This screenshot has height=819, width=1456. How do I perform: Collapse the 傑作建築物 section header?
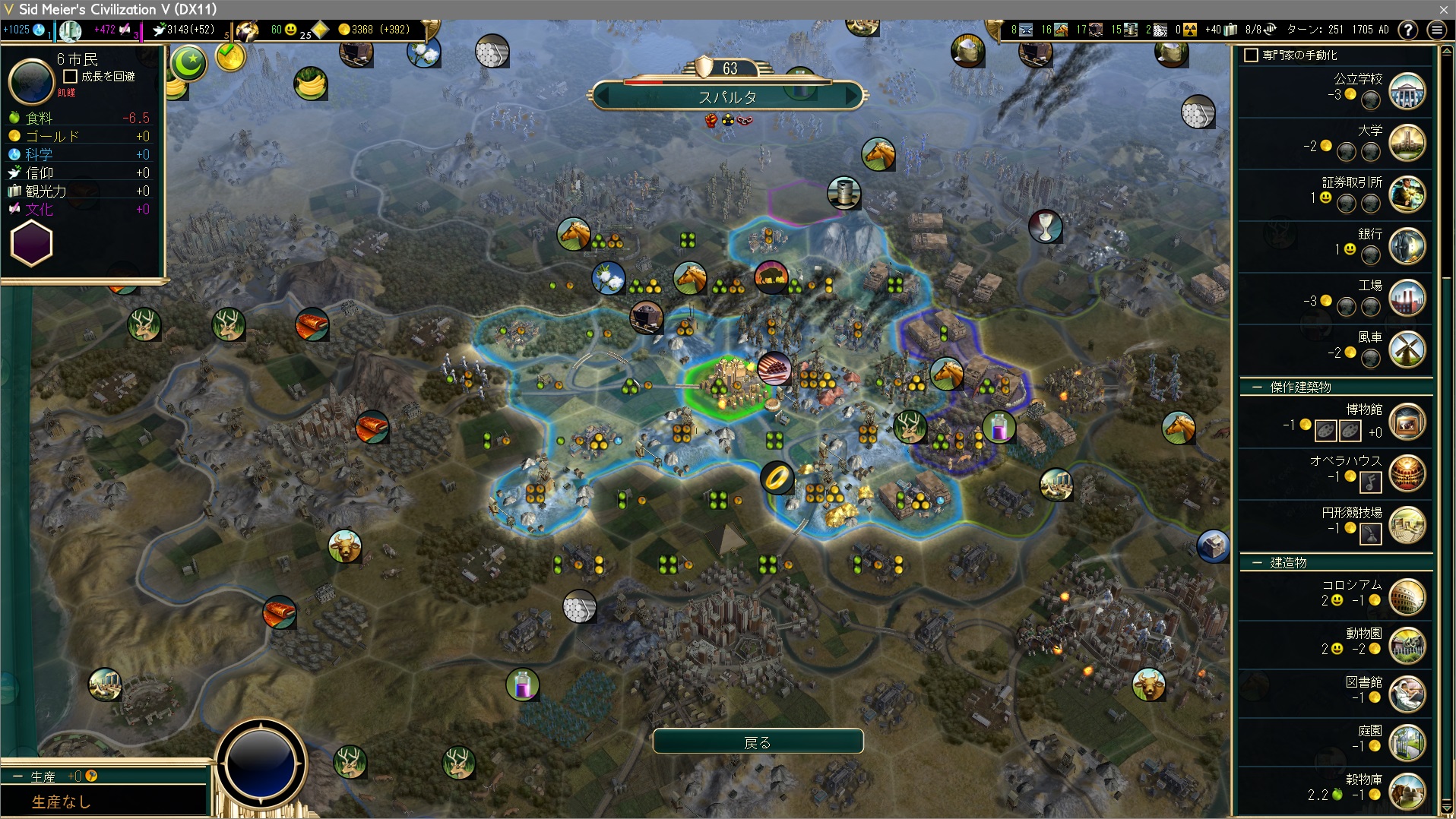click(x=1257, y=387)
